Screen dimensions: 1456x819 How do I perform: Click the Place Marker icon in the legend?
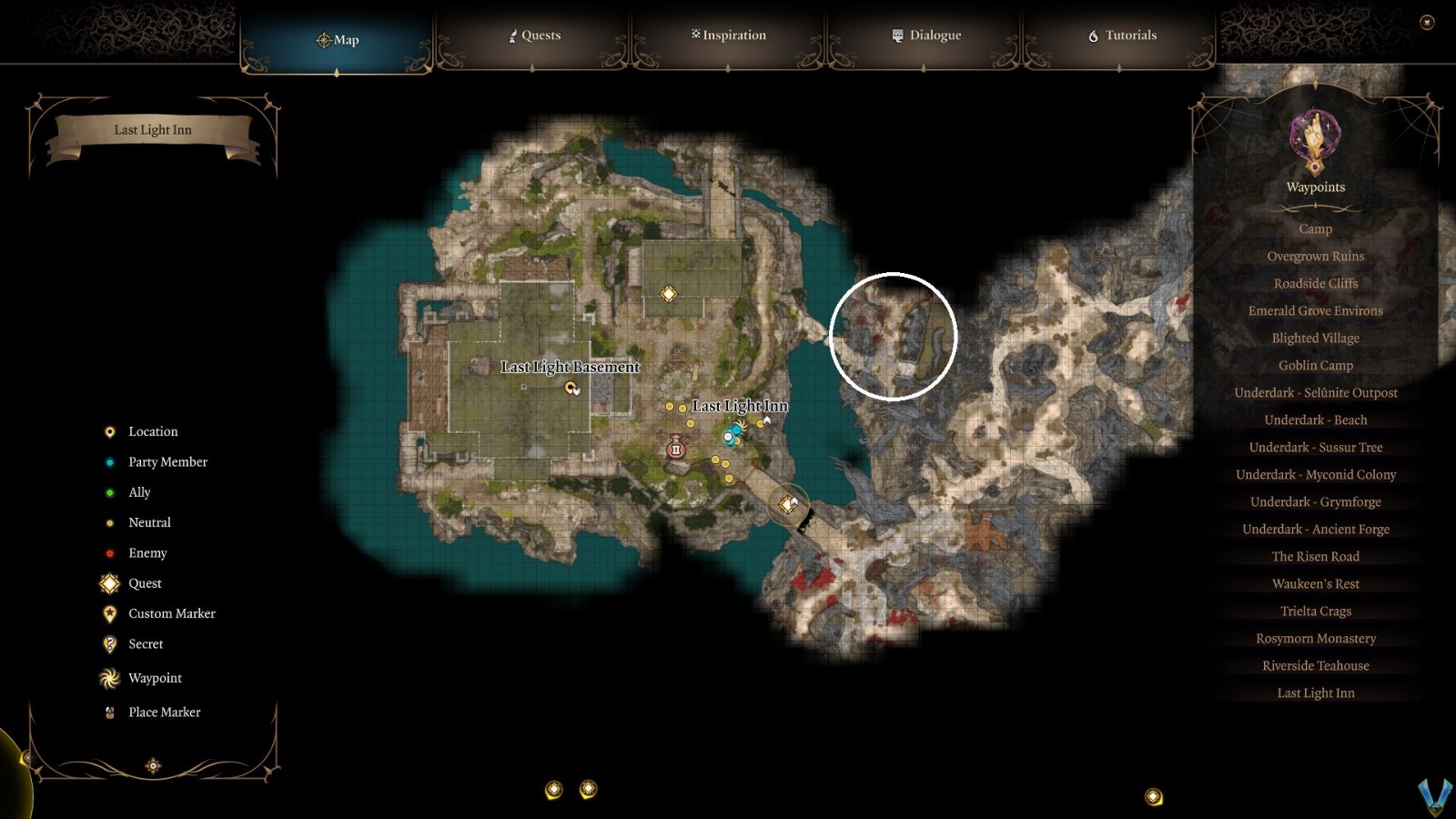pyautogui.click(x=109, y=712)
